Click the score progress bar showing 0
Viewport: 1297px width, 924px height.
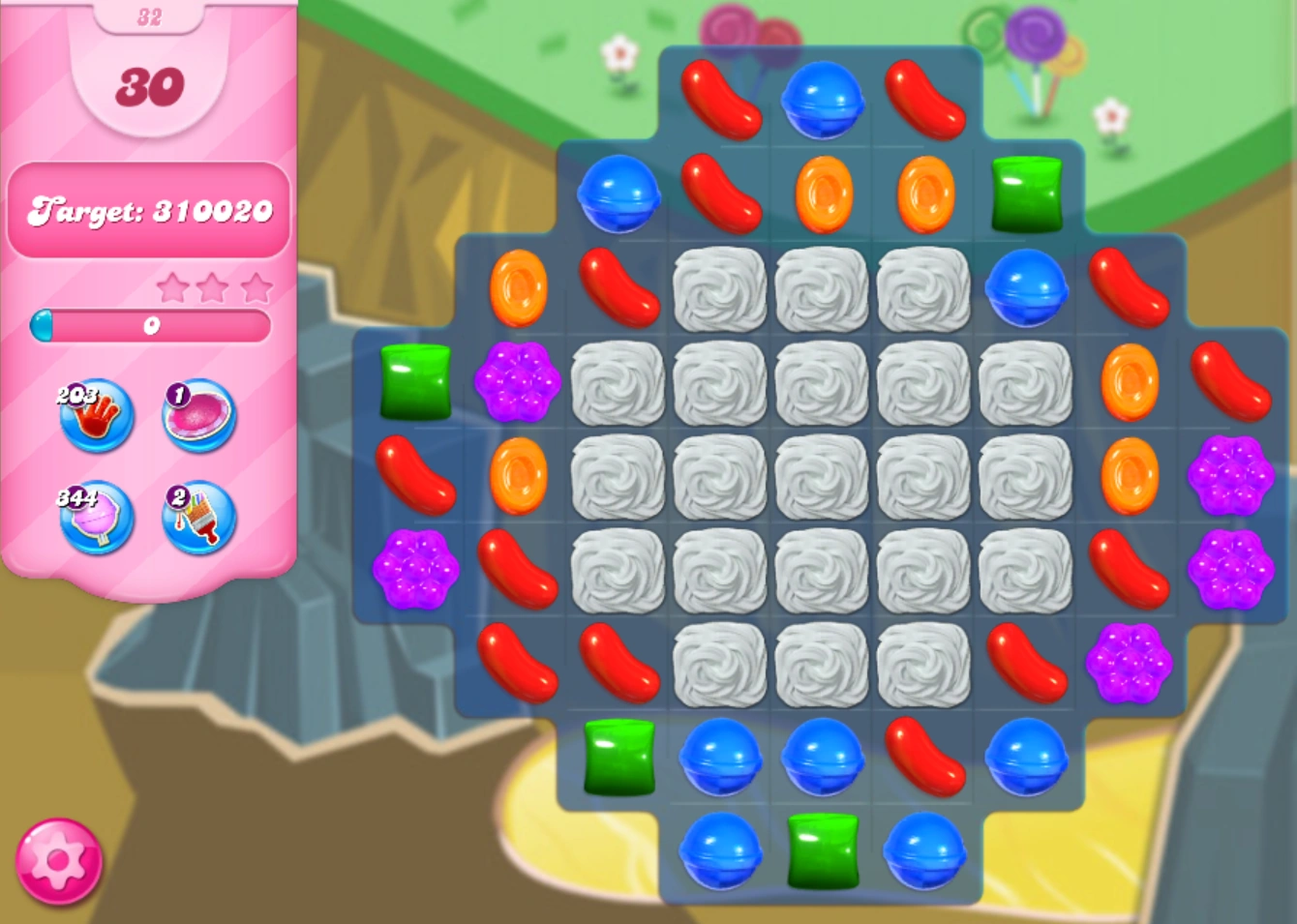tap(152, 328)
